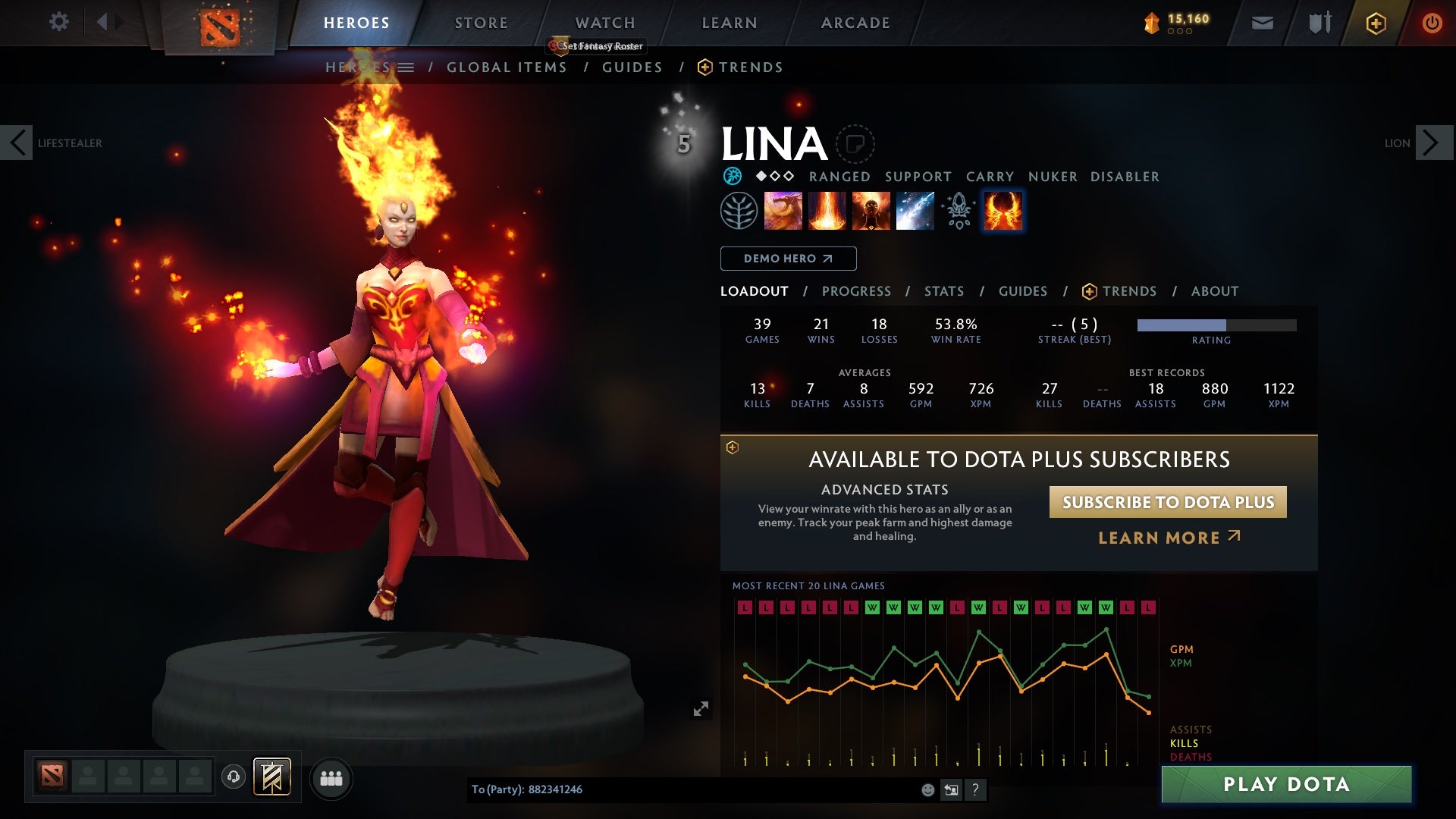The height and width of the screenshot is (819, 1456).
Task: Switch to the STATS tab
Action: click(x=943, y=290)
